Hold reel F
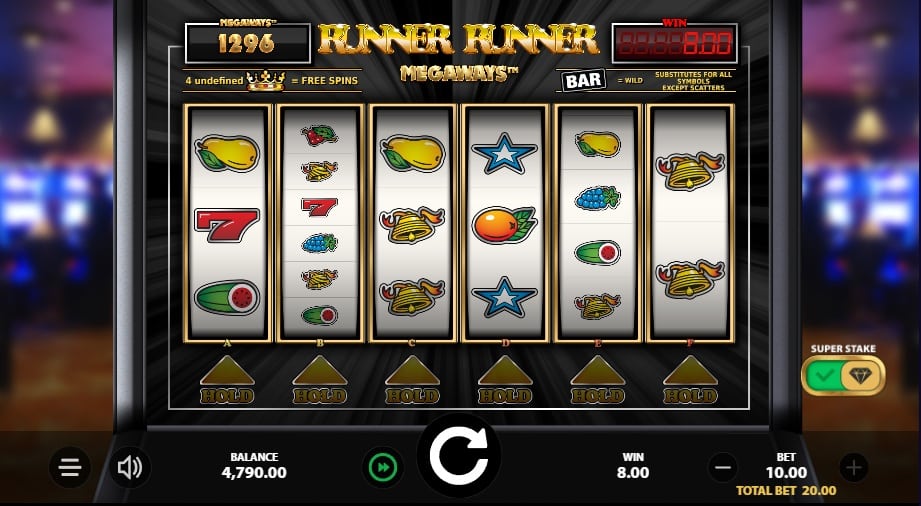 coord(691,381)
